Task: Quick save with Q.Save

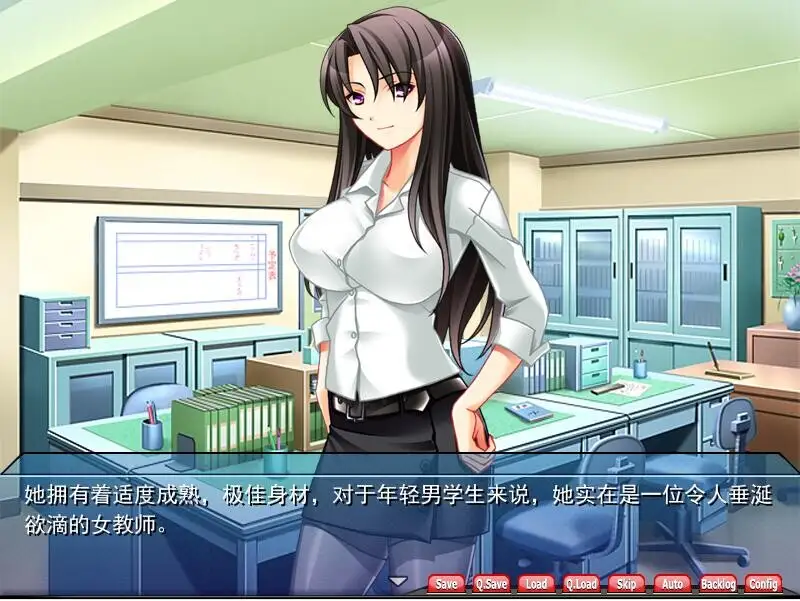Action: (x=491, y=584)
